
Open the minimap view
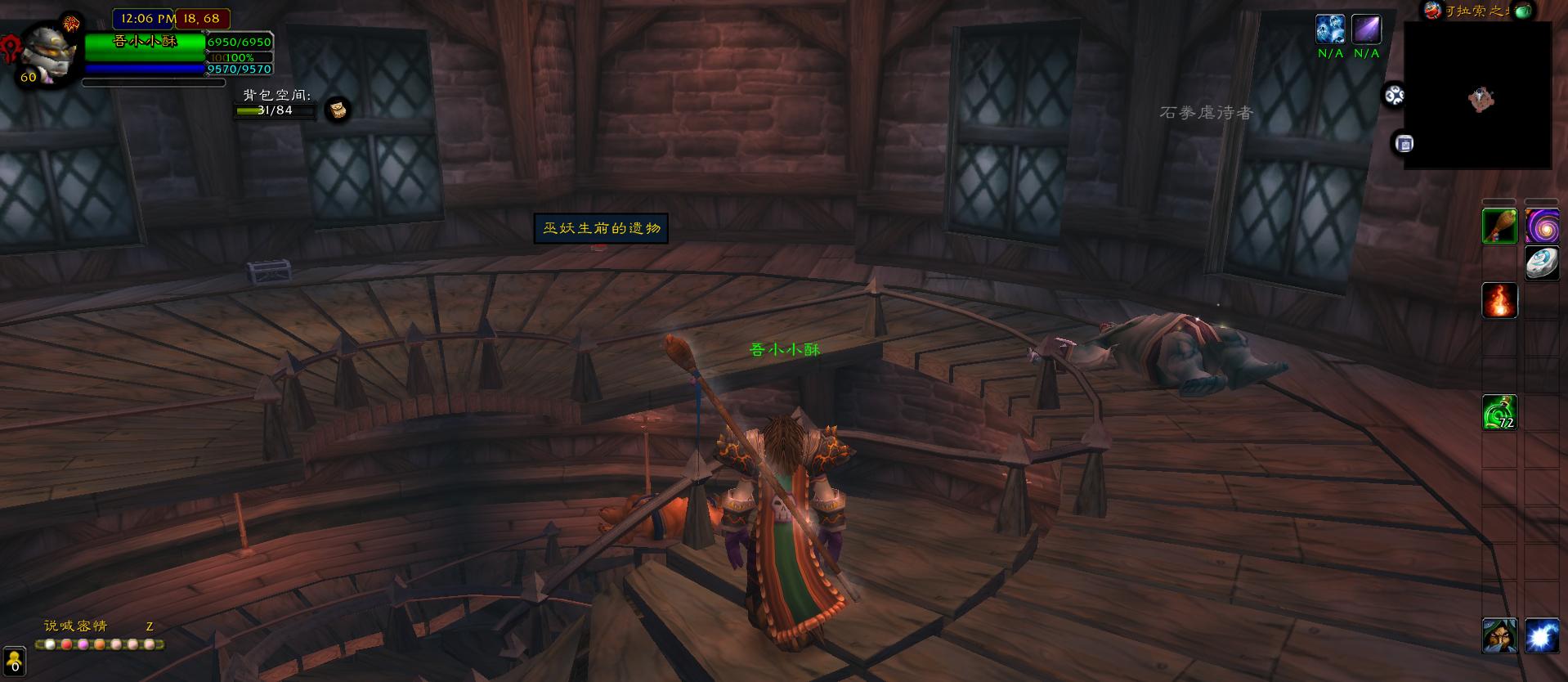point(1477,96)
